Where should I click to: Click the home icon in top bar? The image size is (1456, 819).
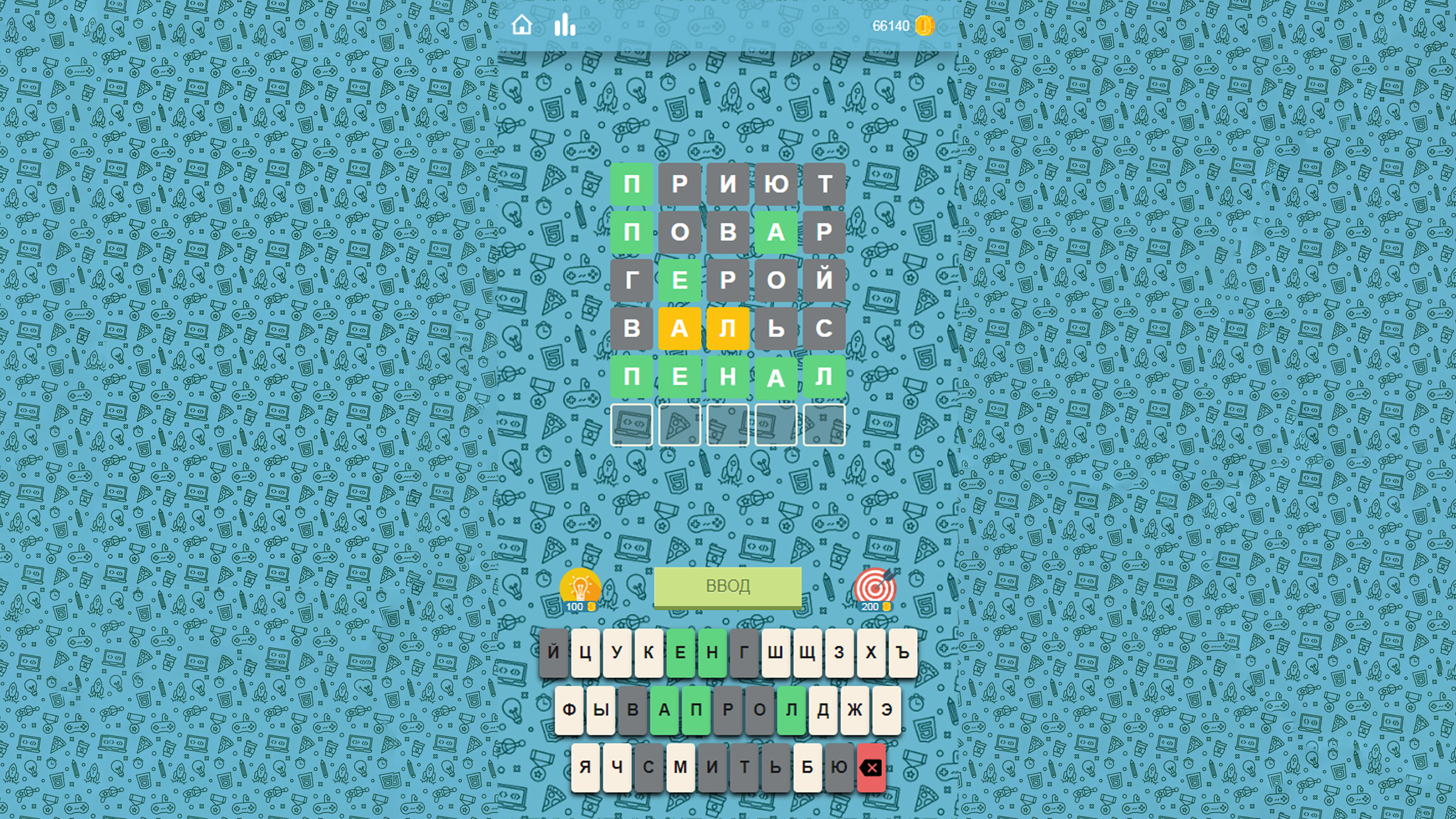(x=522, y=24)
